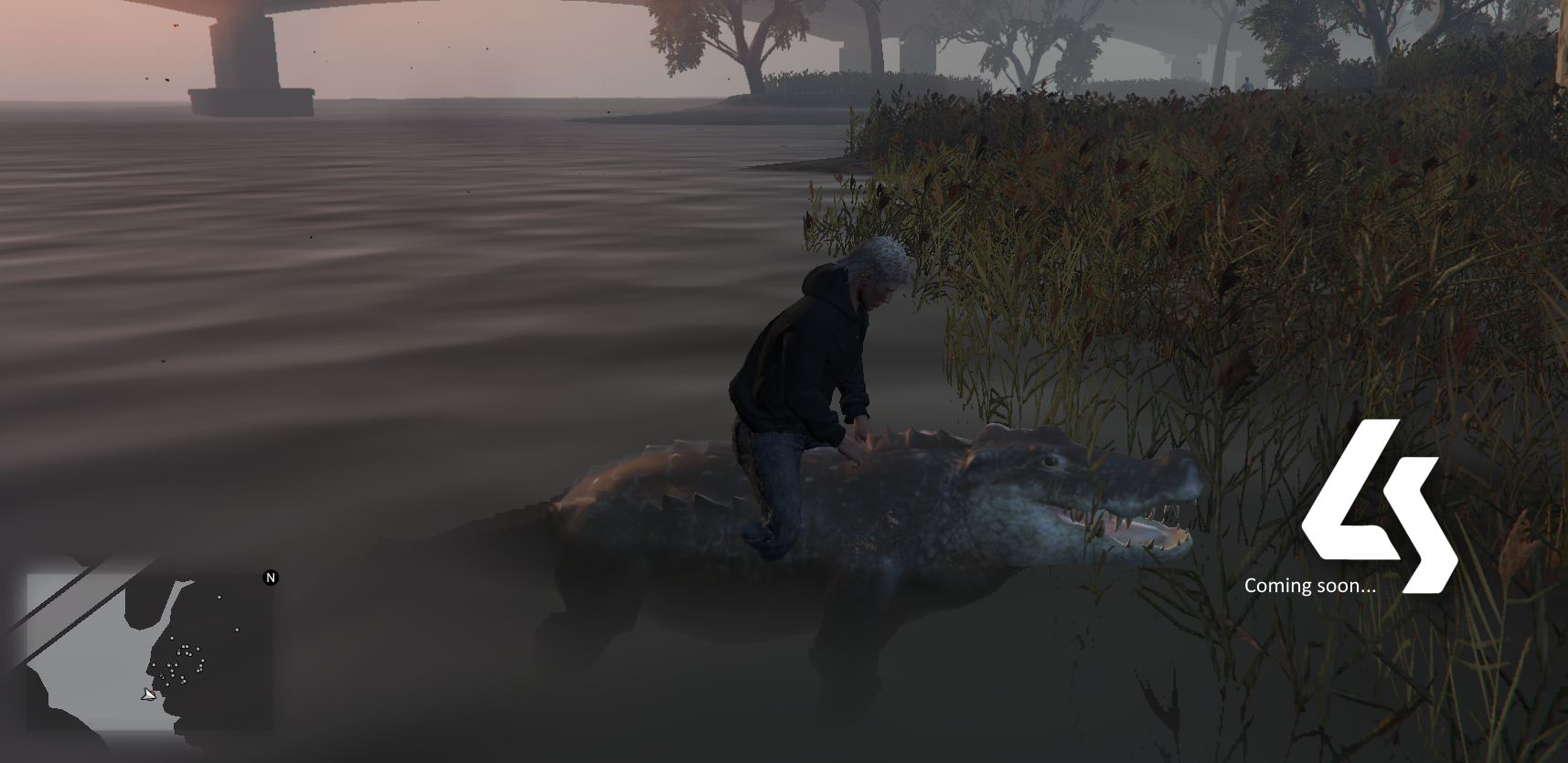1568x763 pixels.
Task: Click the north compass marker on minimap
Action: [271, 578]
